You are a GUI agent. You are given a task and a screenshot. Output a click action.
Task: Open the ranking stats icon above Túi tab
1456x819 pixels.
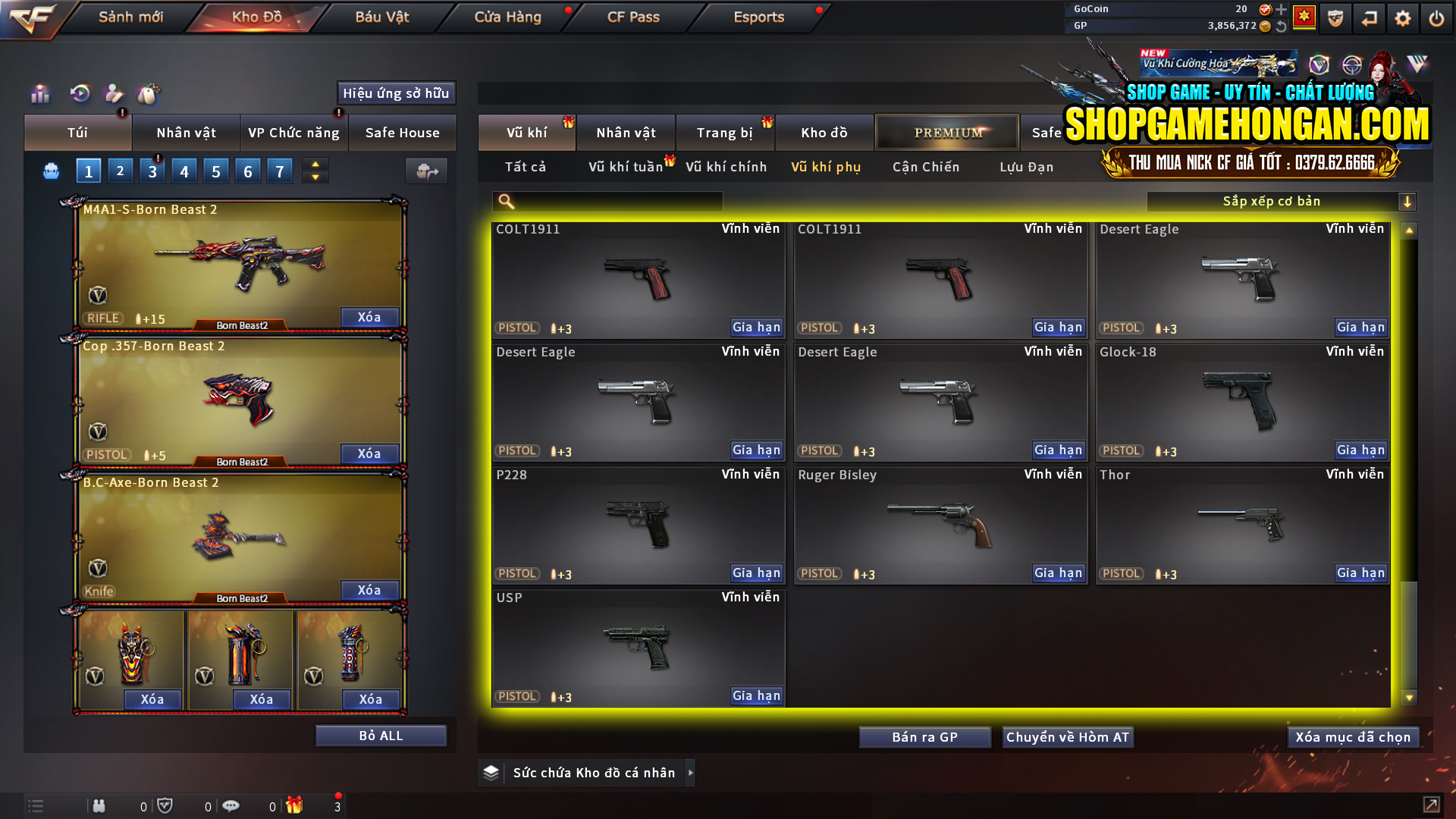(39, 94)
